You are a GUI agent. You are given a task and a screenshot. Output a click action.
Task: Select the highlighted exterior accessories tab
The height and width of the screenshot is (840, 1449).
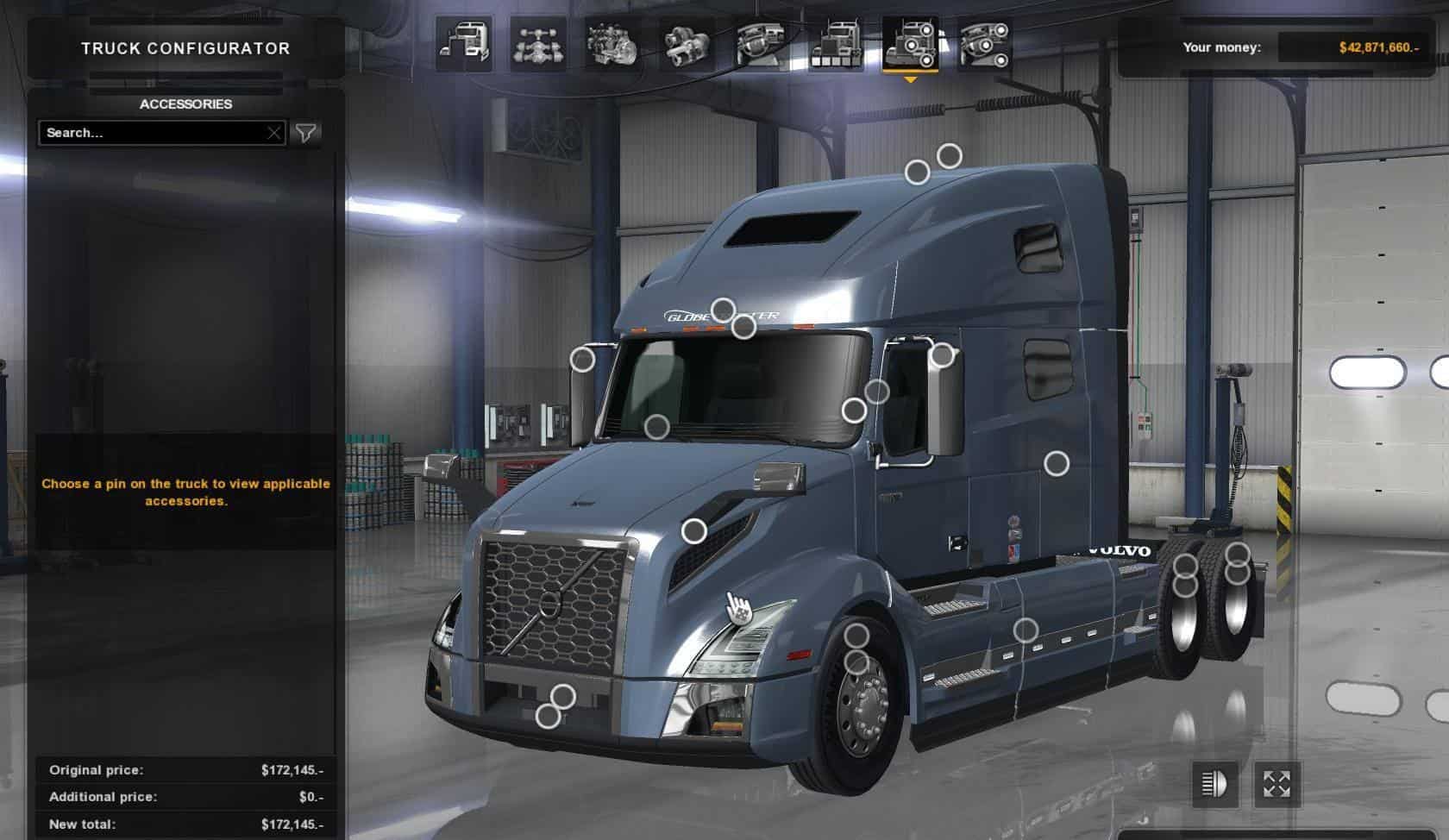coord(910,43)
